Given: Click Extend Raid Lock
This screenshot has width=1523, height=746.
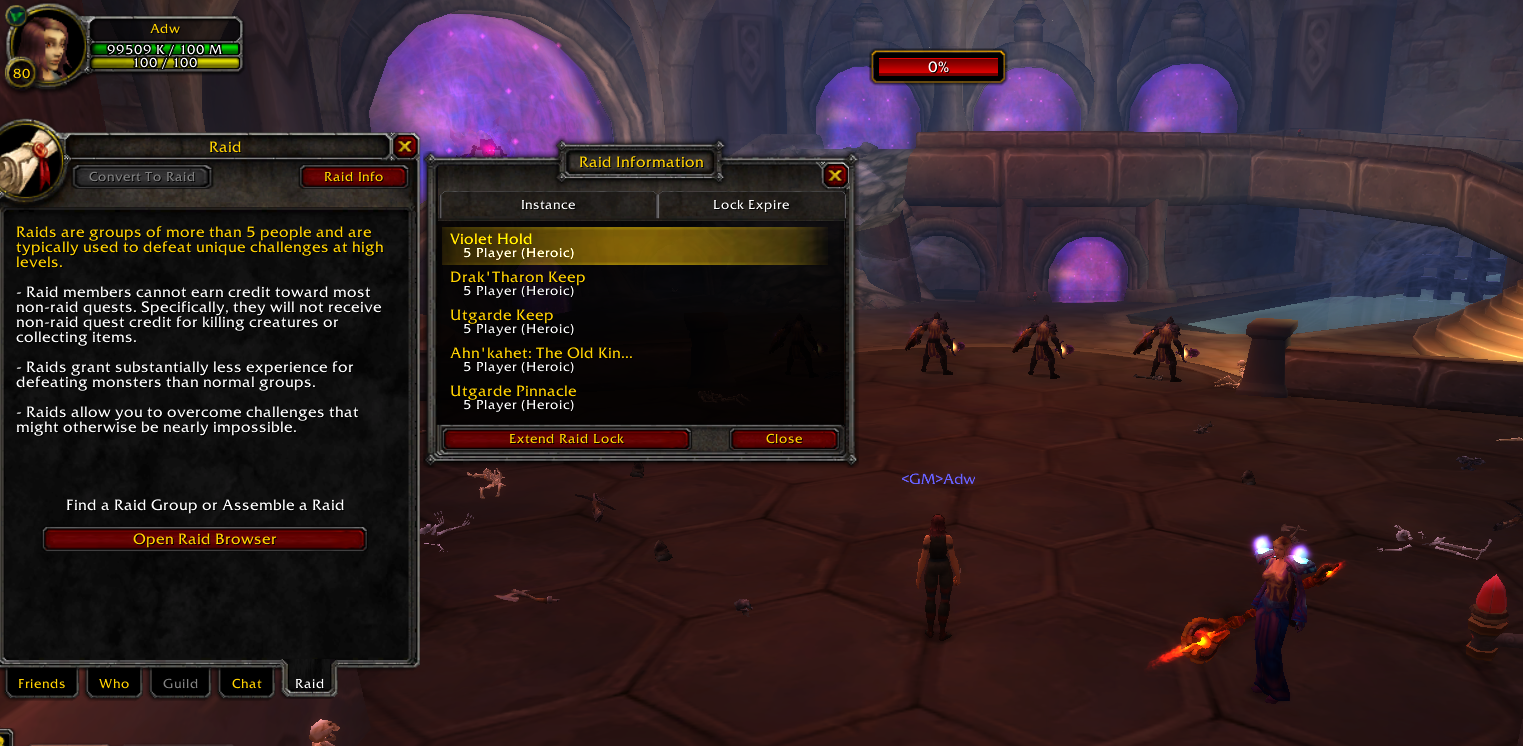Looking at the screenshot, I should click(566, 438).
